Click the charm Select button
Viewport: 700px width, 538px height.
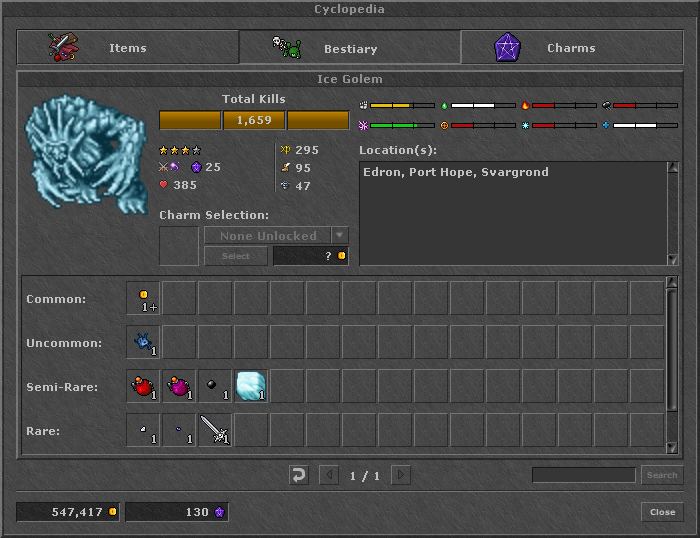point(235,256)
